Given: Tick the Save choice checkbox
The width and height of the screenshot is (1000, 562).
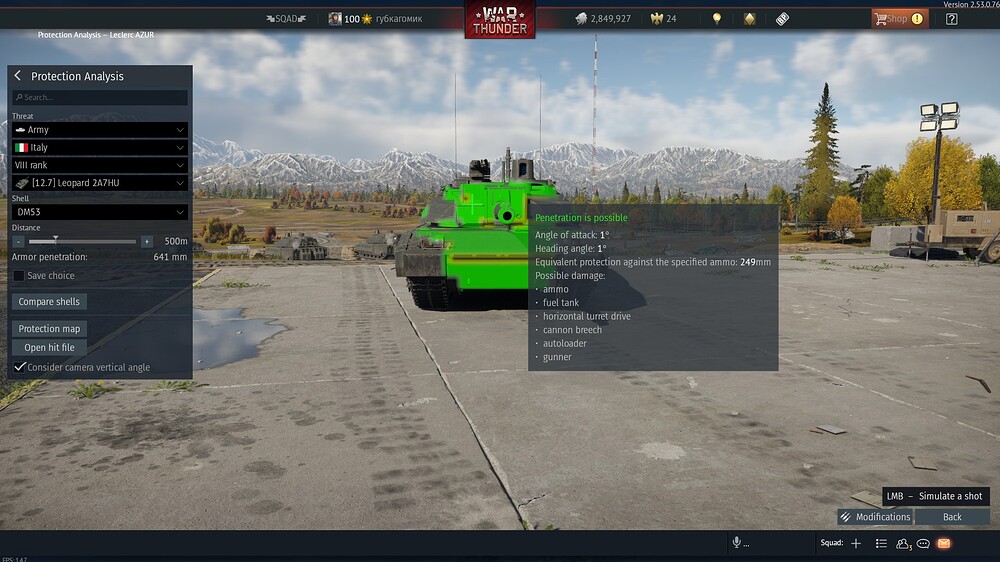Looking at the screenshot, I should [19, 276].
